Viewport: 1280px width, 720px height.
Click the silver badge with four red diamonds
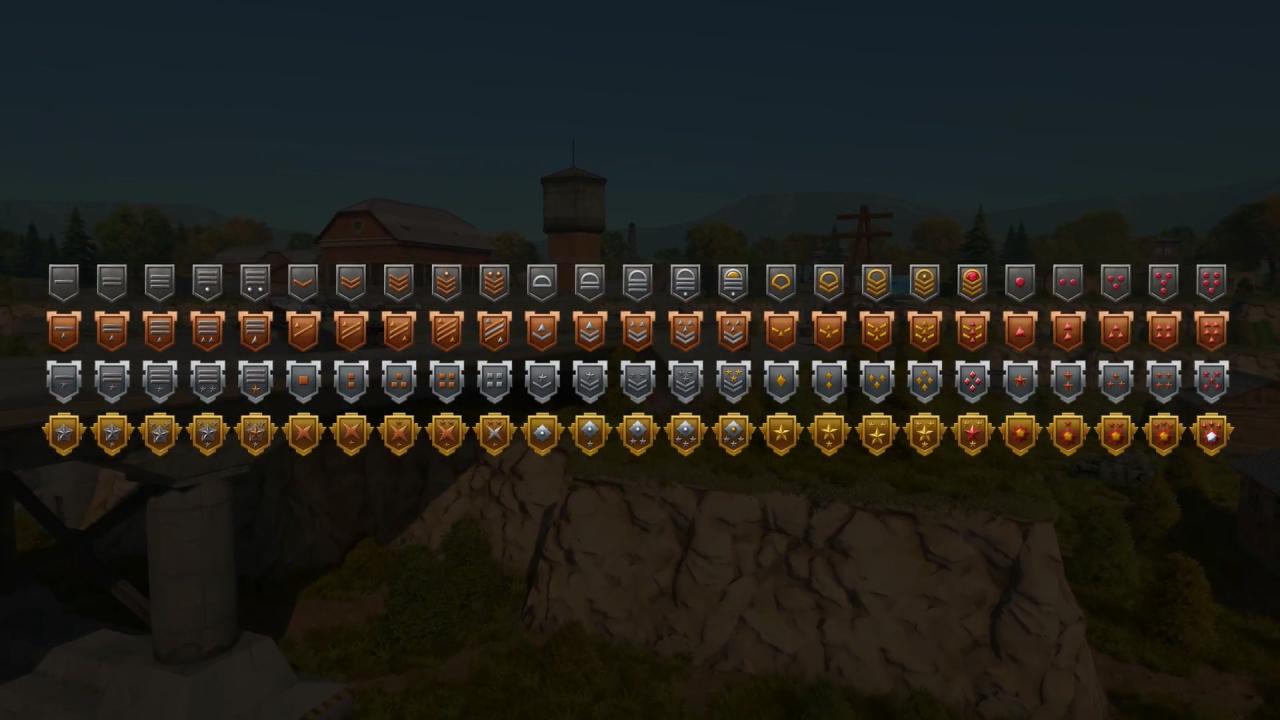click(x=972, y=381)
